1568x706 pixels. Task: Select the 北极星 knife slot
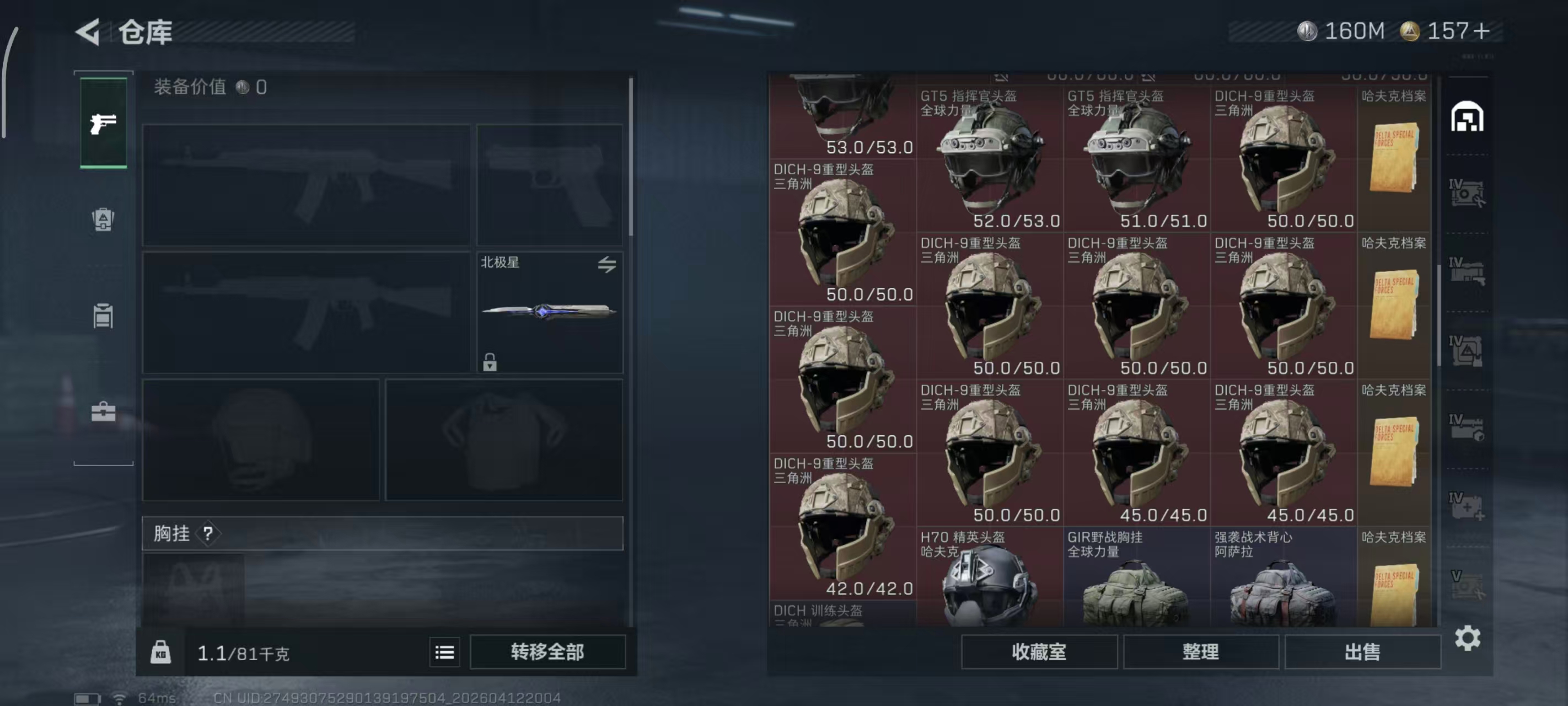coord(549,312)
